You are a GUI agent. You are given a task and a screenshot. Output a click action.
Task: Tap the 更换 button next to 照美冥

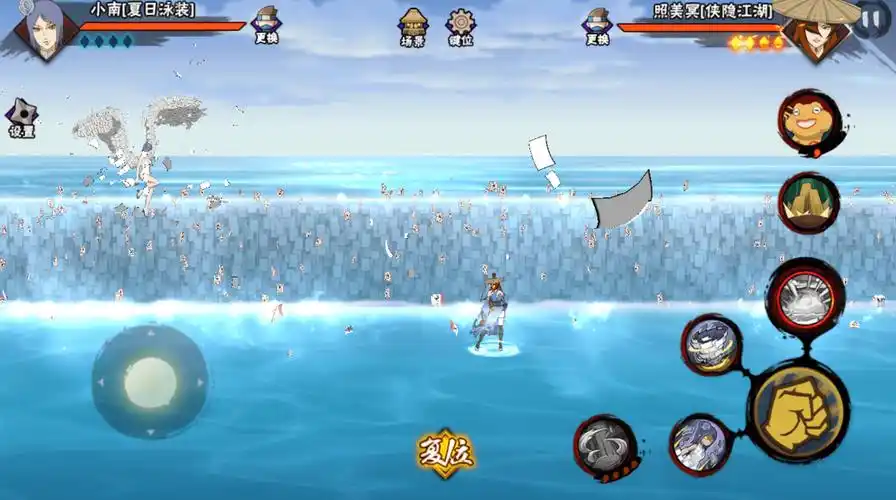pyautogui.click(x=597, y=26)
